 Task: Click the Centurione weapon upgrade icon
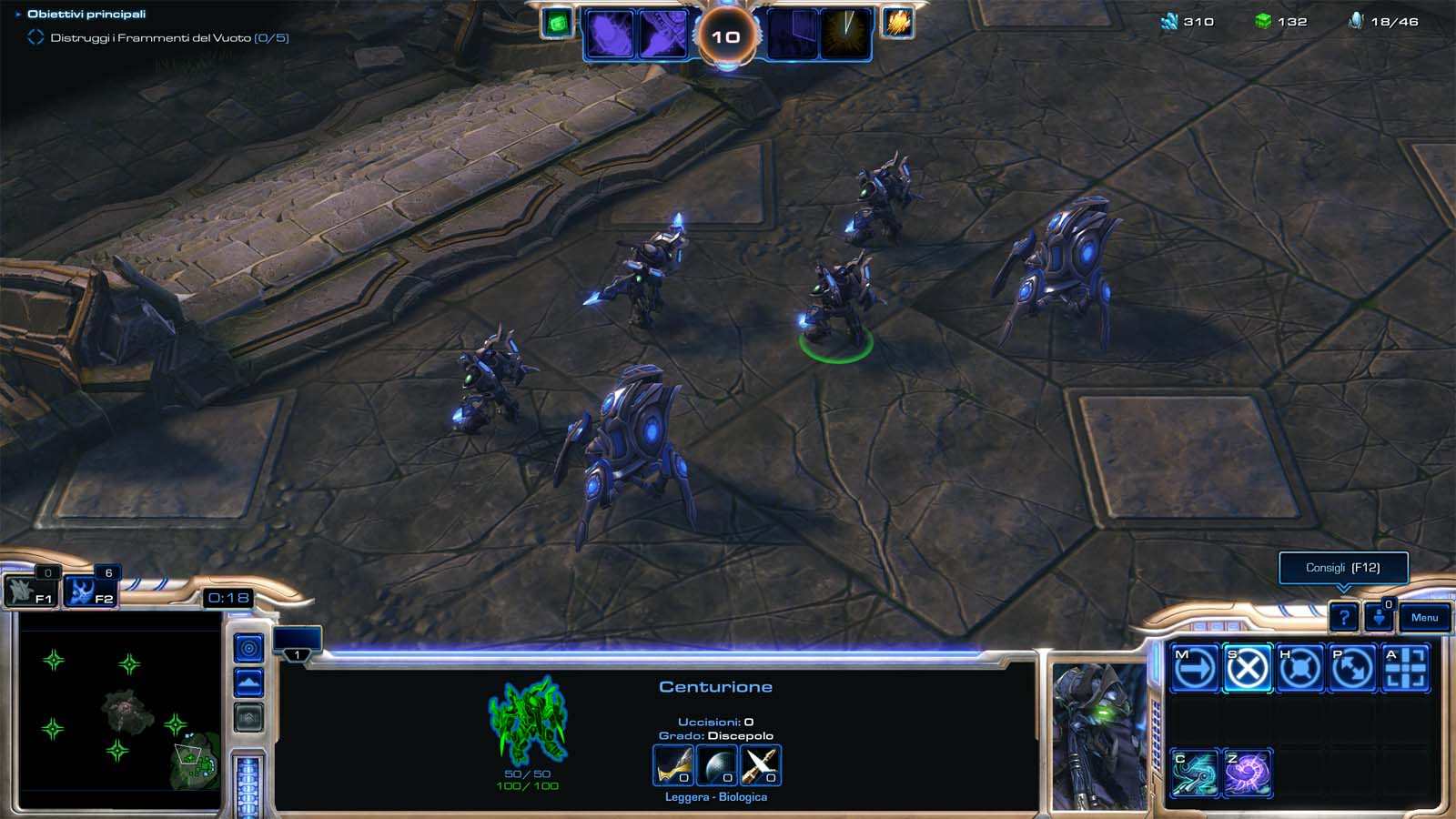coord(673,765)
